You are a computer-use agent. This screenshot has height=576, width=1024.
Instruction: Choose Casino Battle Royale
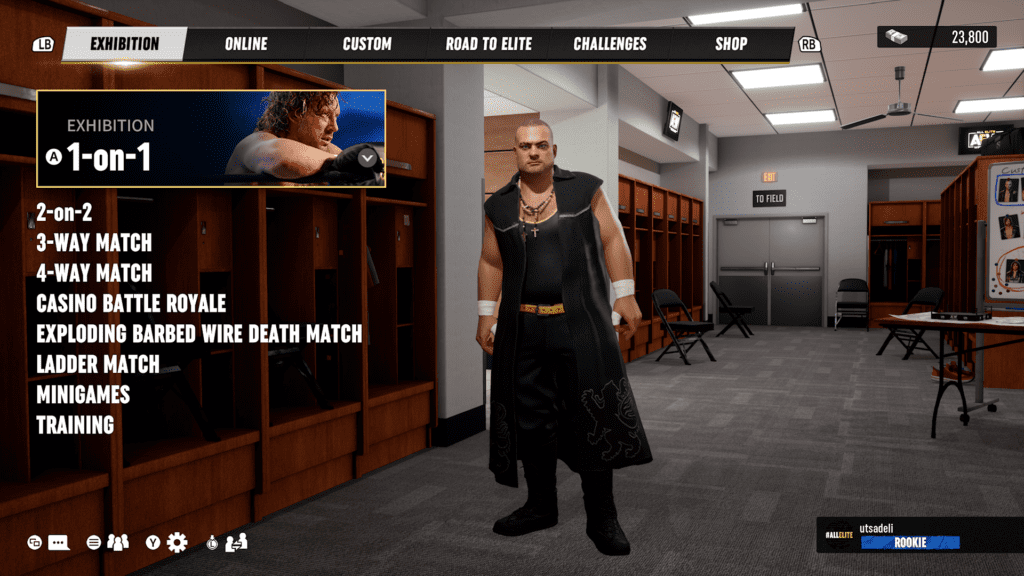(131, 303)
